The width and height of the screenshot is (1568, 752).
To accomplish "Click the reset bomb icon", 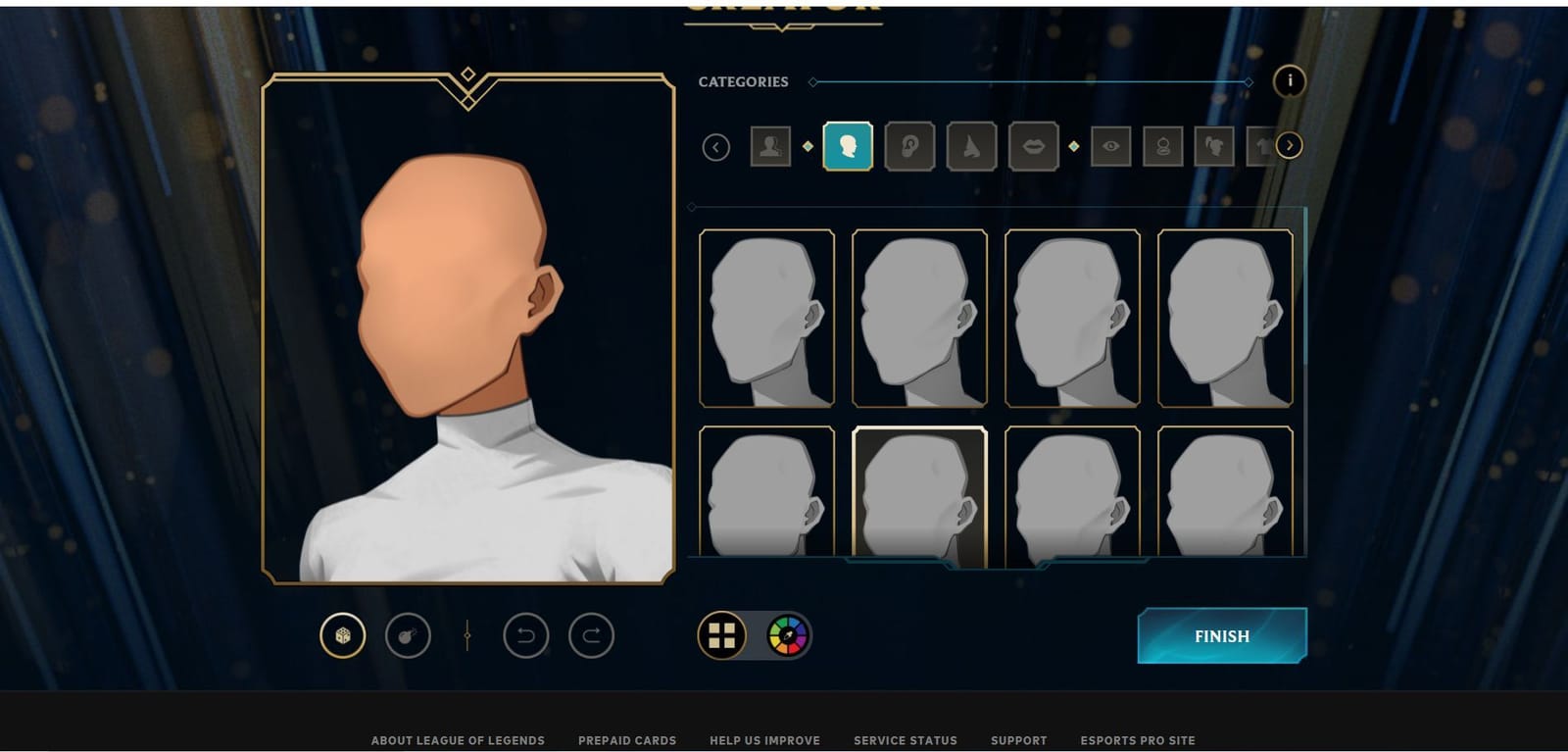I will tap(407, 634).
